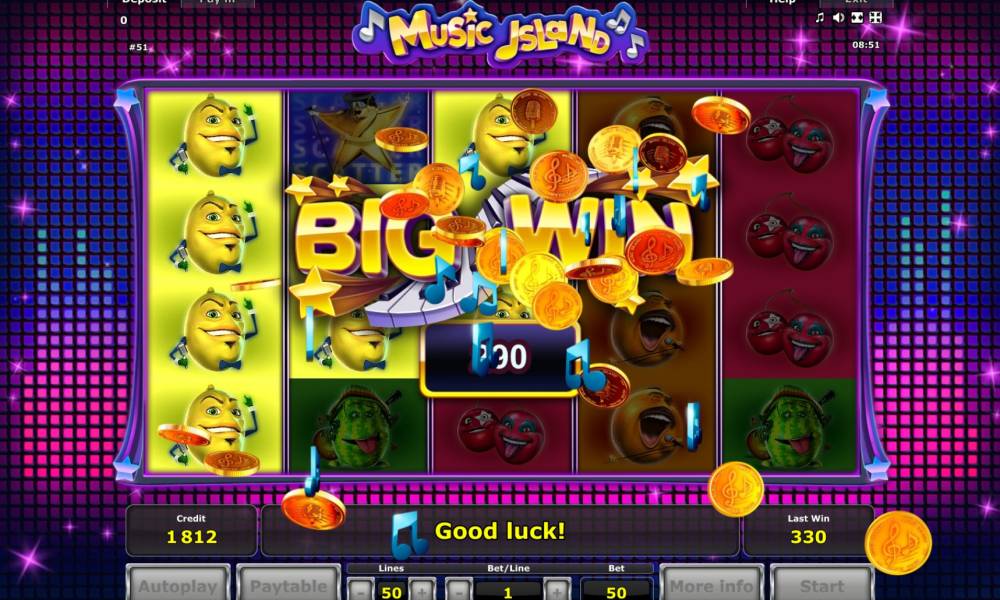
Task: Toggle the music note icon
Action: (x=820, y=17)
